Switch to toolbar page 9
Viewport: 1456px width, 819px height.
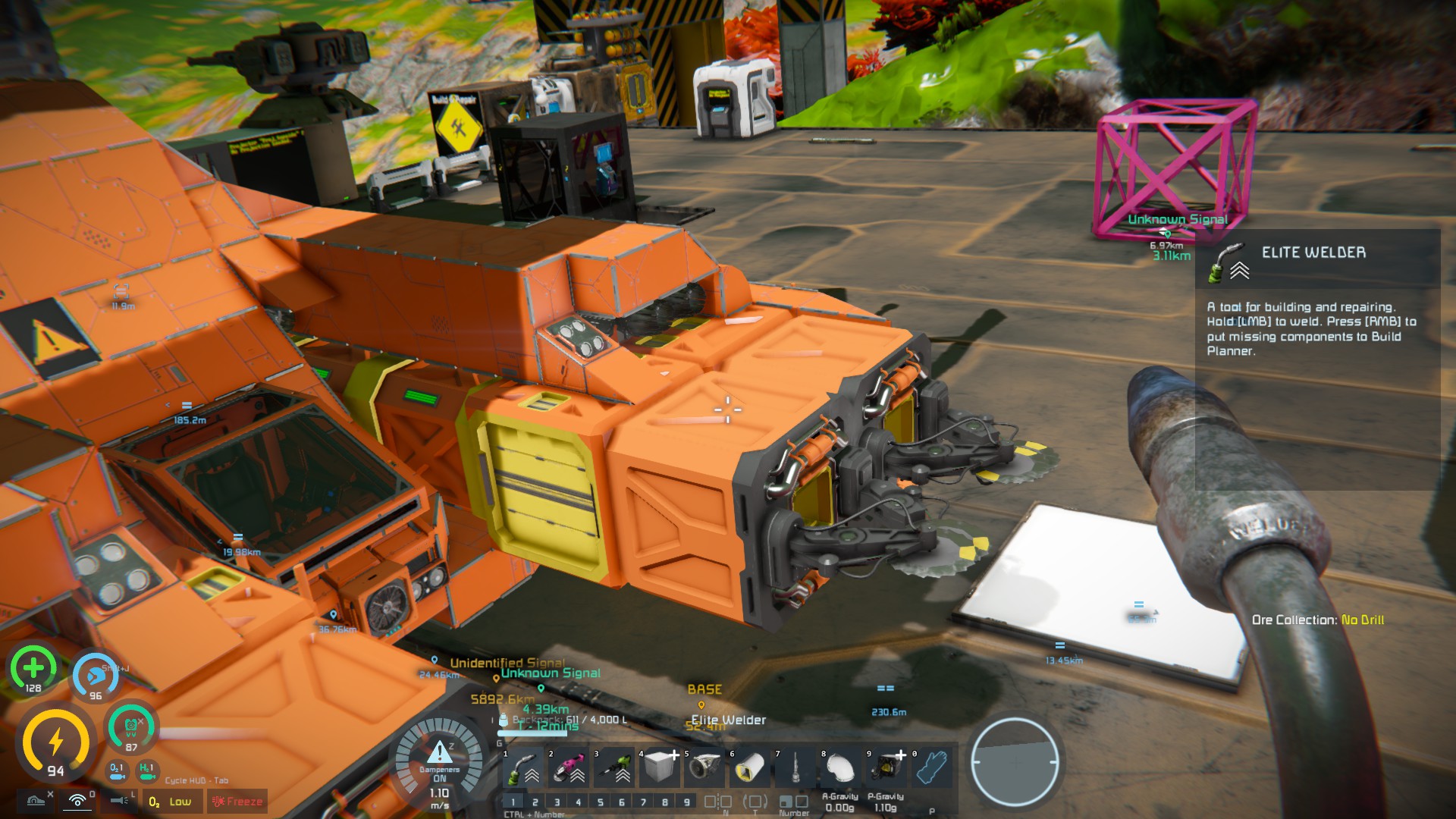687,802
